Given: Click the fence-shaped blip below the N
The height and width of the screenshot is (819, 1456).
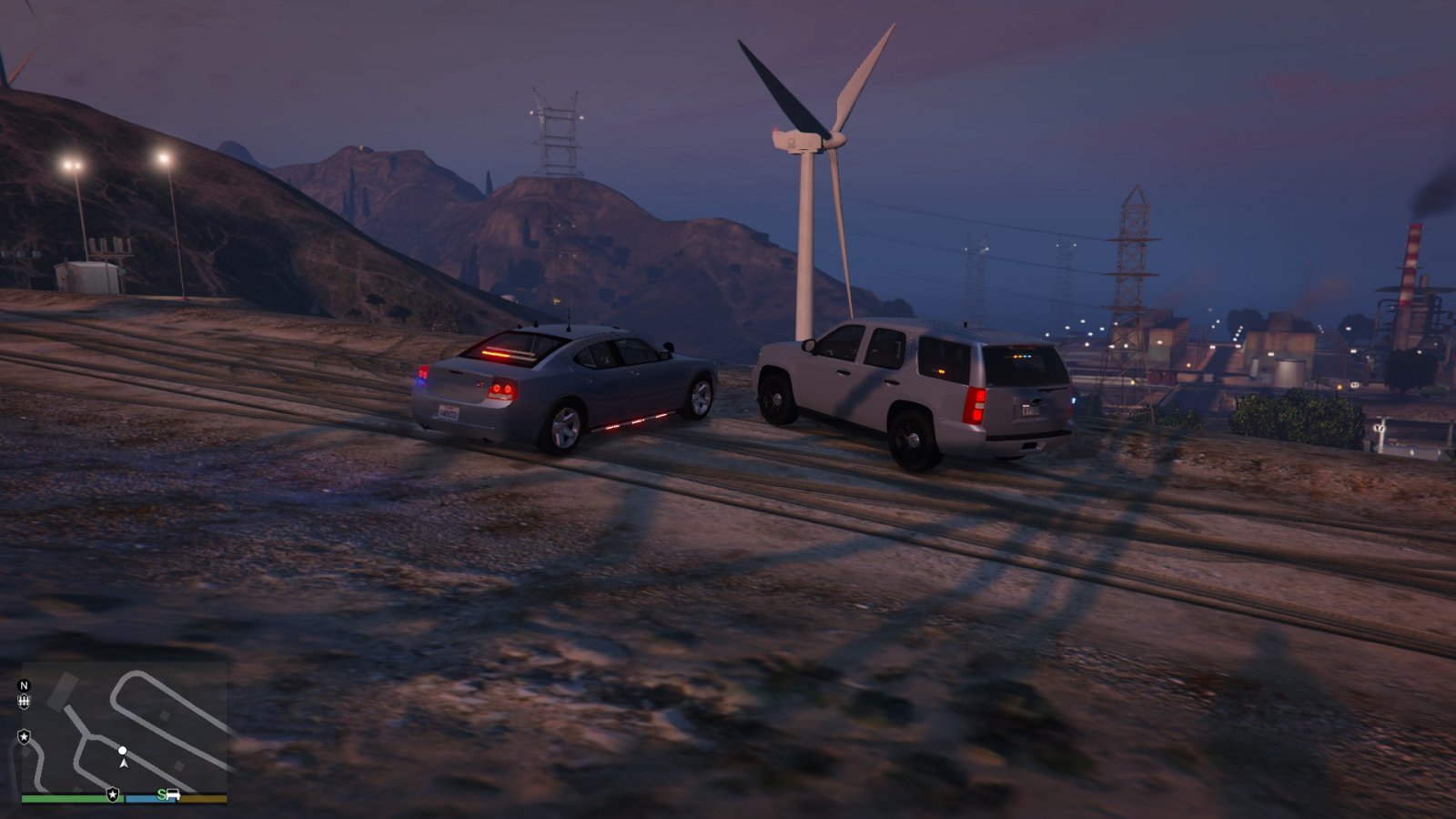Looking at the screenshot, I should pyautogui.click(x=25, y=702).
